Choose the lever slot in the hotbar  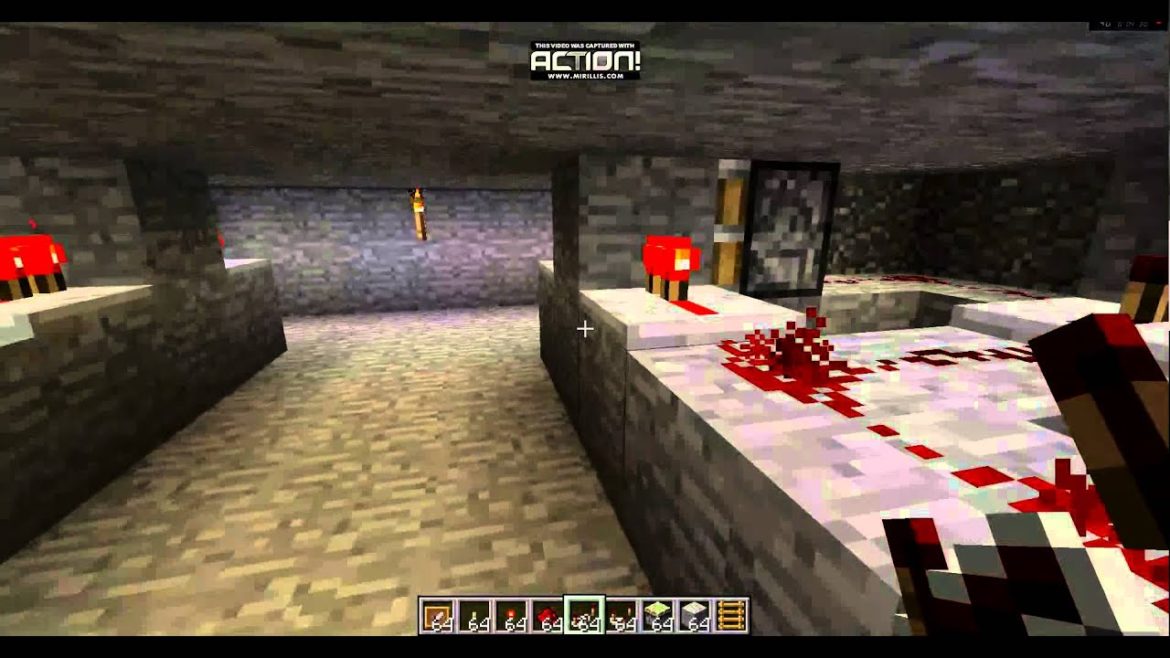[x=474, y=615]
